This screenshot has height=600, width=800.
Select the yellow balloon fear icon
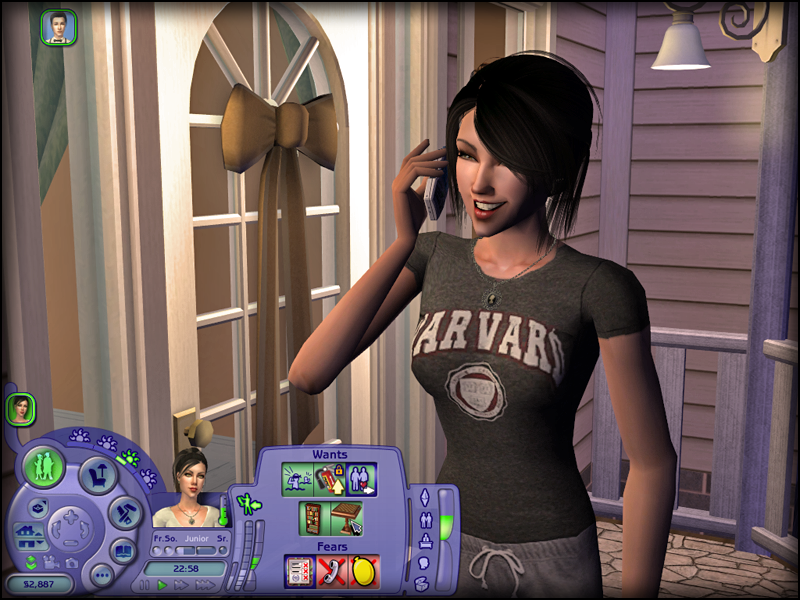[363, 570]
